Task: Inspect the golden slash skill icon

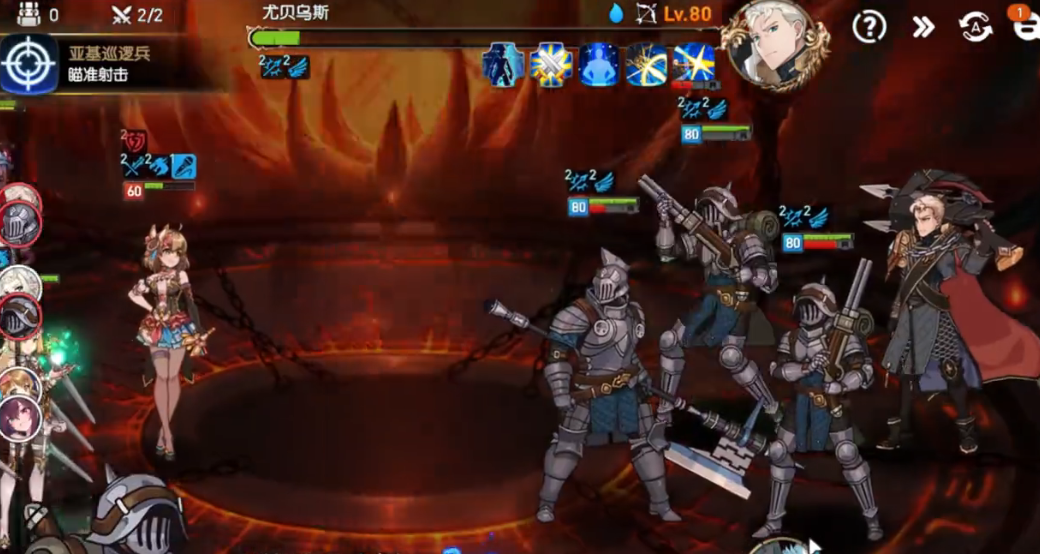Action: [646, 65]
